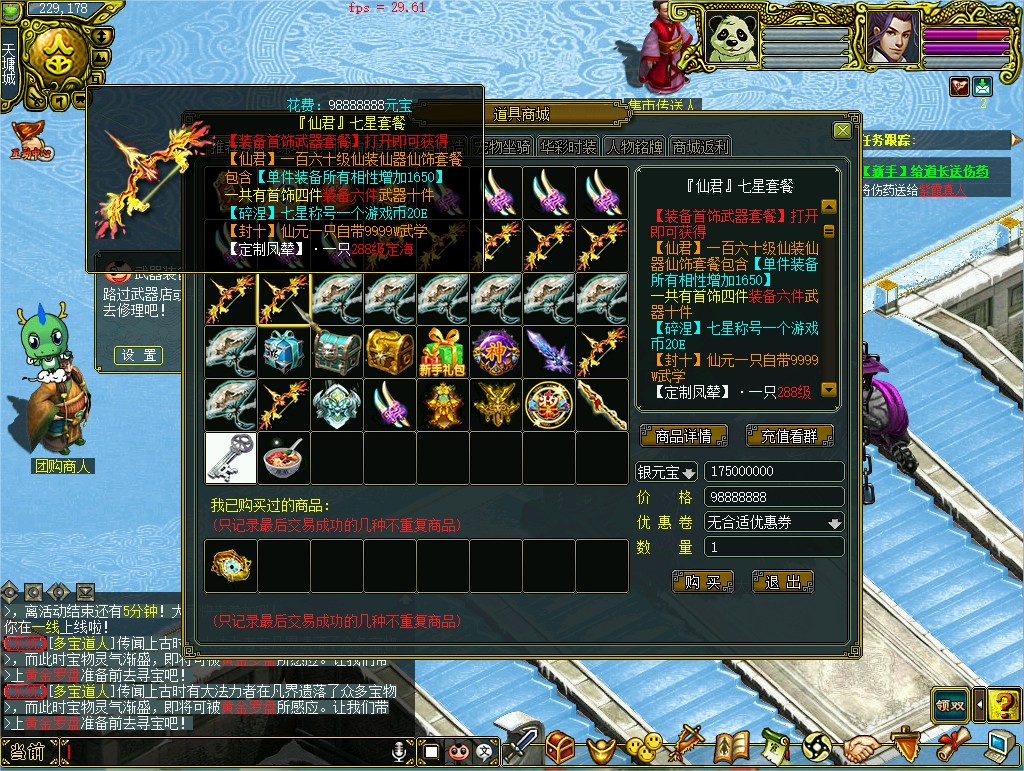Edit the 数量 quantity field
The image size is (1024, 771).
pyautogui.click(x=774, y=547)
